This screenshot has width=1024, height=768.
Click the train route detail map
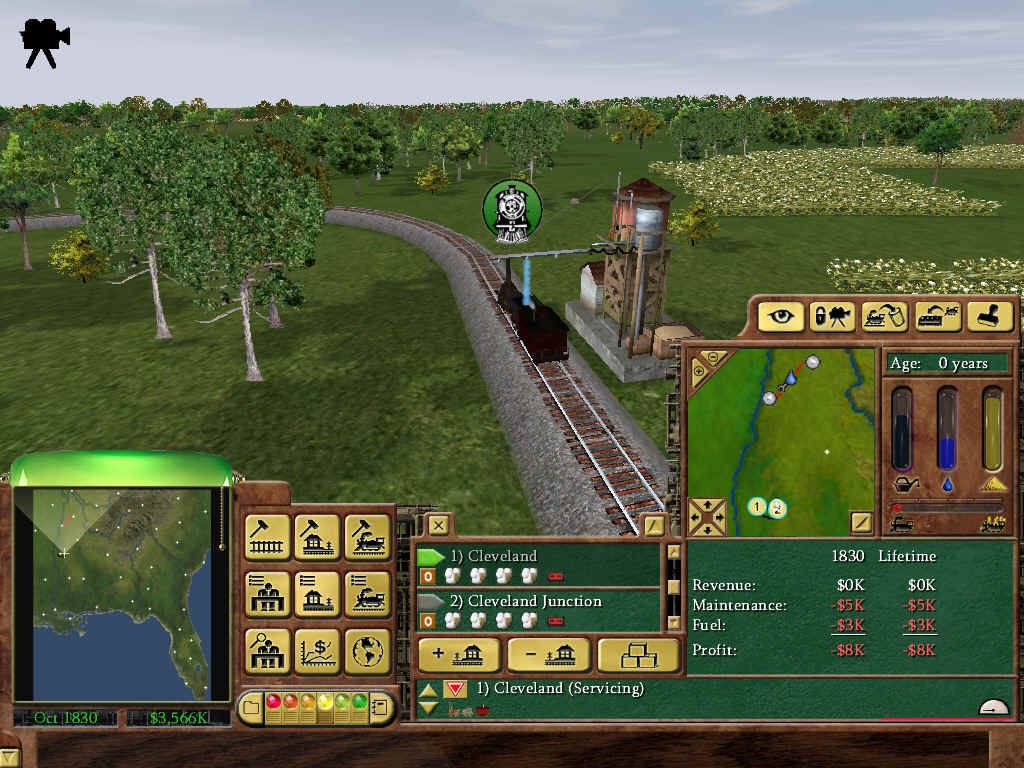[780, 440]
